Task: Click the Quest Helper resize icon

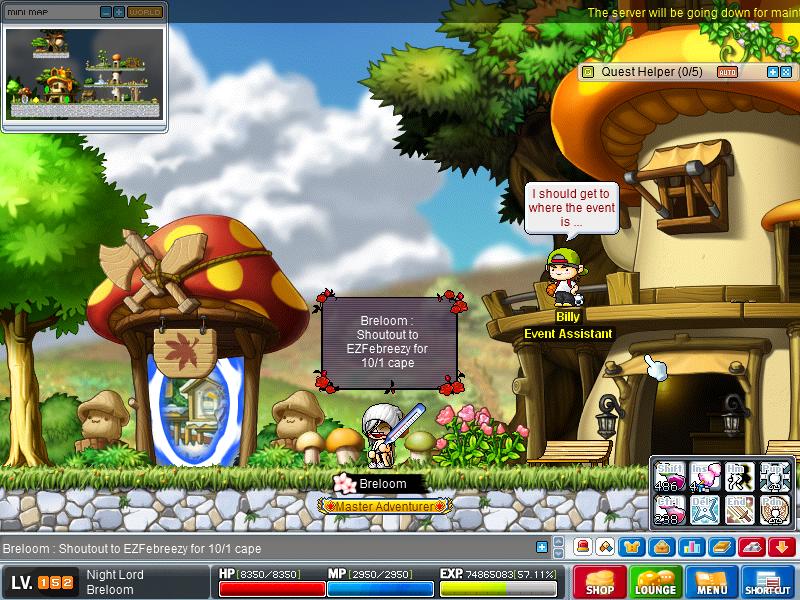Action: pos(786,72)
